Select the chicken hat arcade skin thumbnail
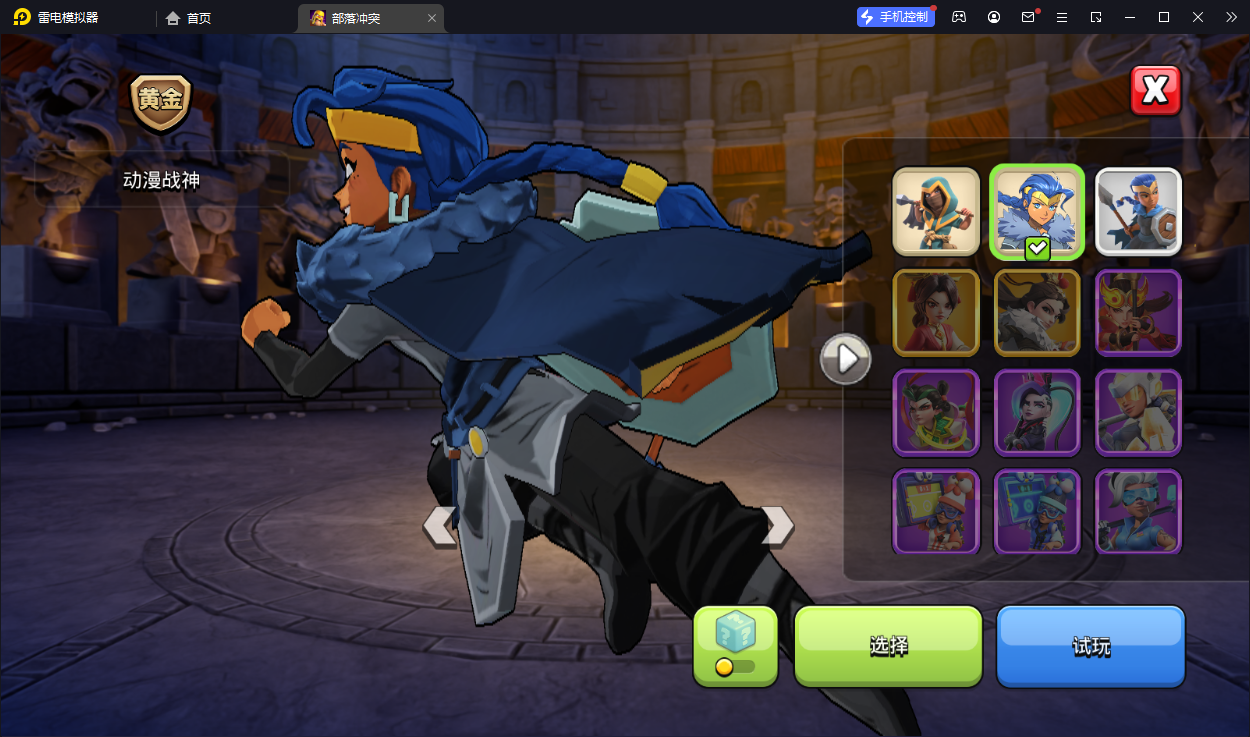The image size is (1250, 737). point(936,511)
